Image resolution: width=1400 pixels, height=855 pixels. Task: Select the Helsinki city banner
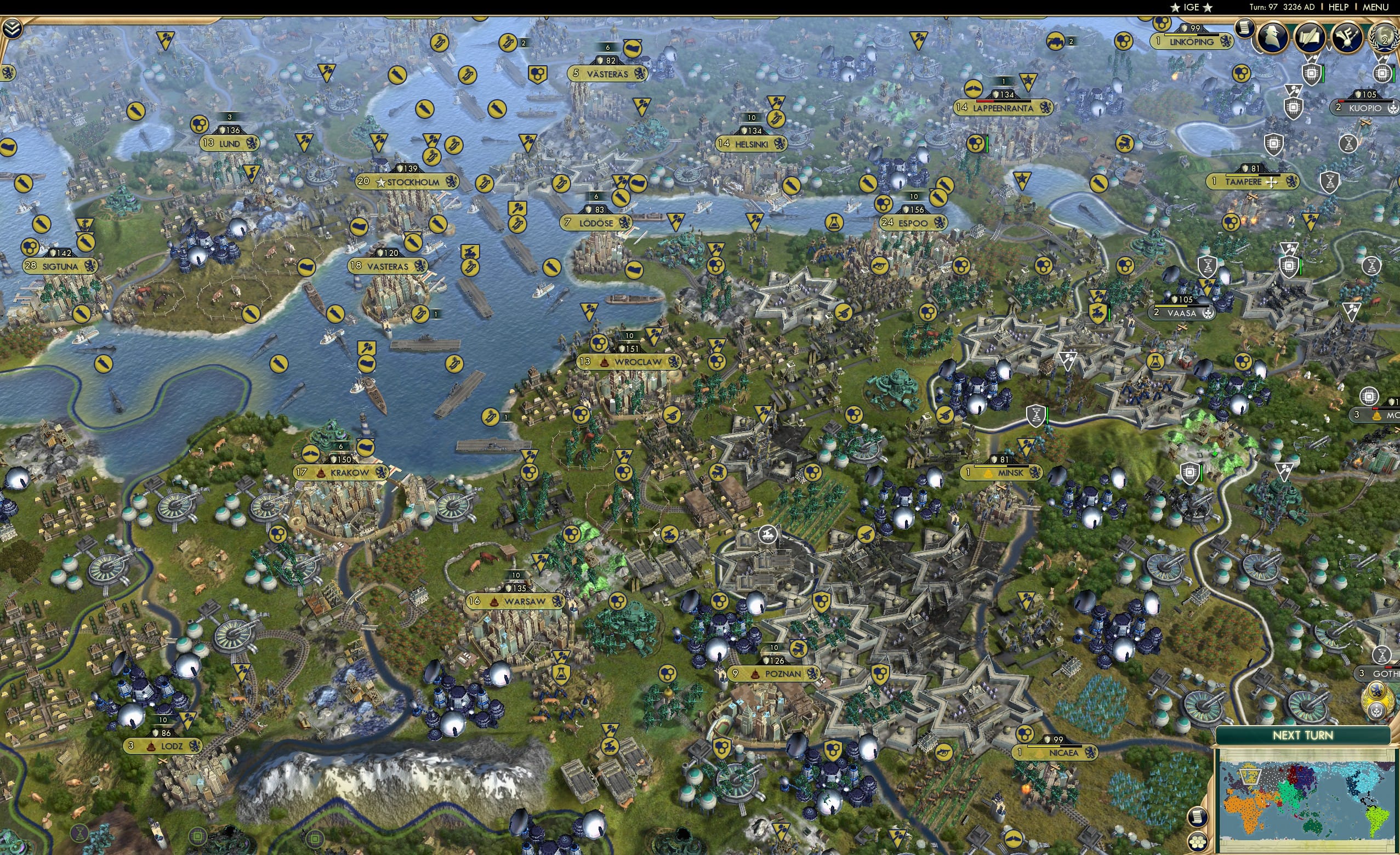[751, 144]
